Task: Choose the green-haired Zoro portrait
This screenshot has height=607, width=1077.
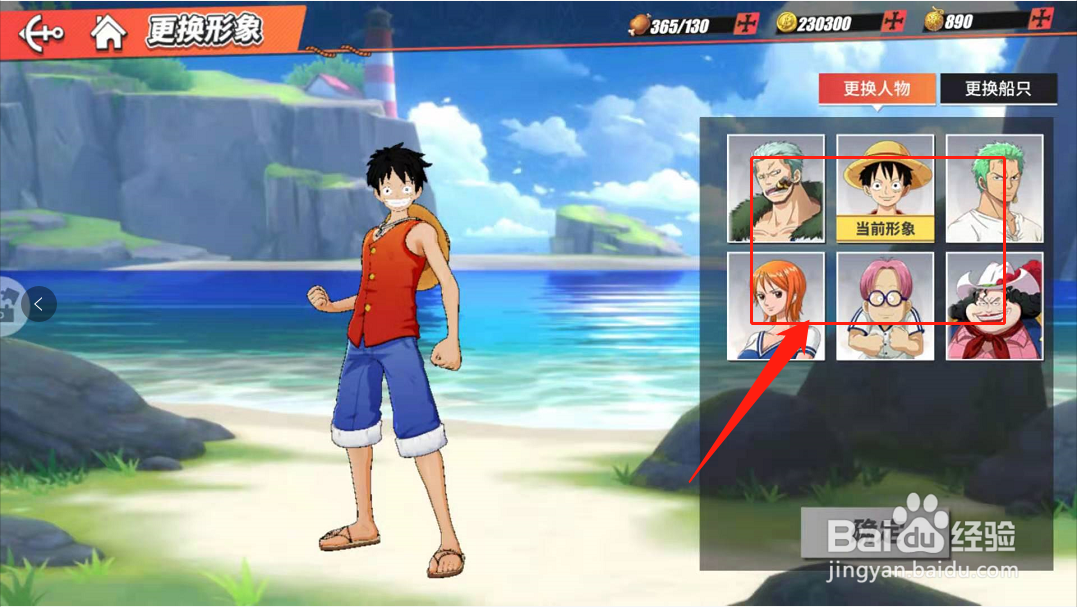Action: pos(994,189)
